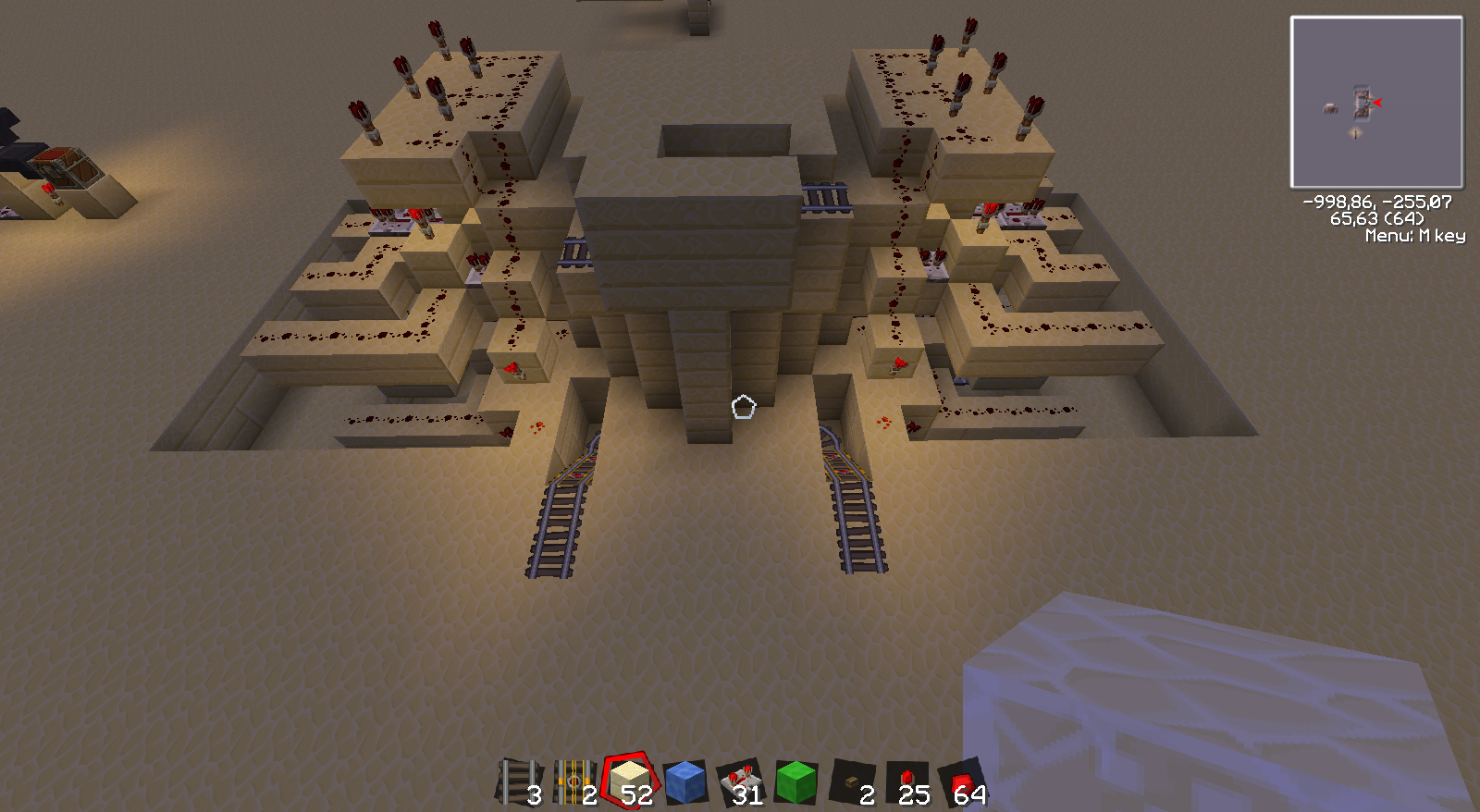
Task: Pick the redstone repeater slot
Action: (x=741, y=782)
